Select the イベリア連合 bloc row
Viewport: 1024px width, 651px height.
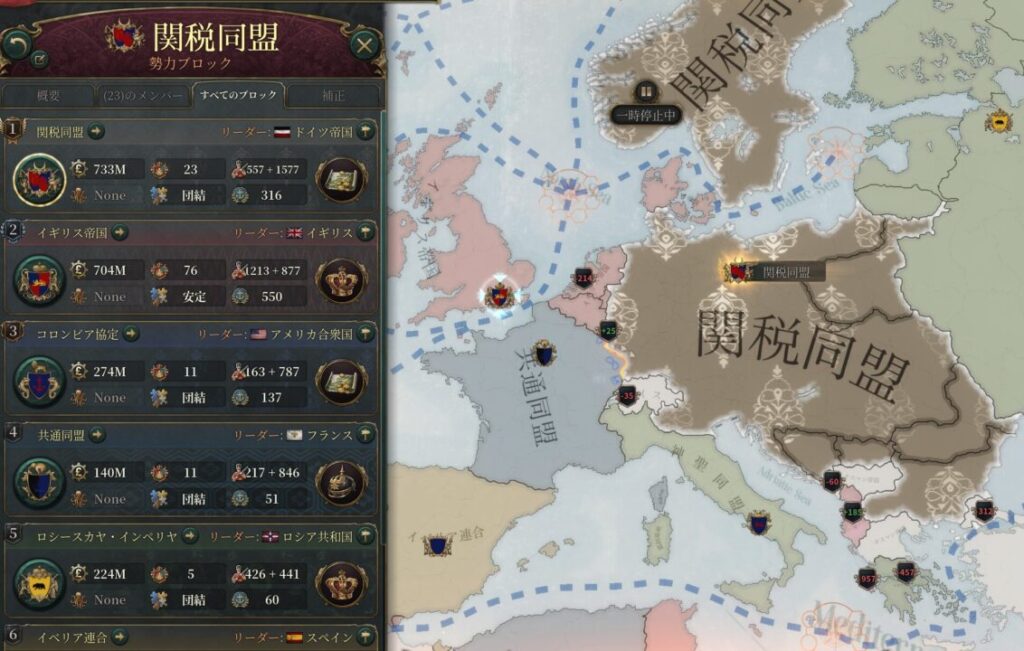tap(190, 636)
